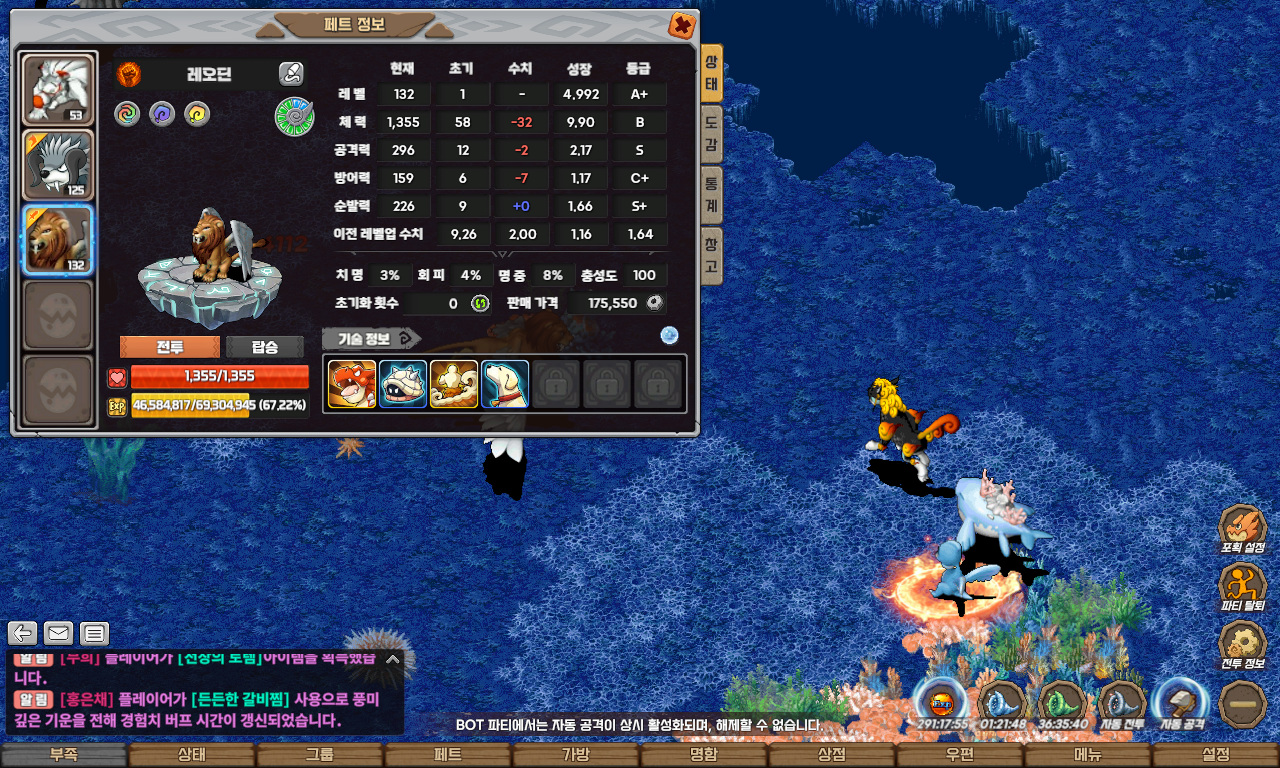Open the 창고 side tab
1280x768 pixels.
click(x=711, y=256)
